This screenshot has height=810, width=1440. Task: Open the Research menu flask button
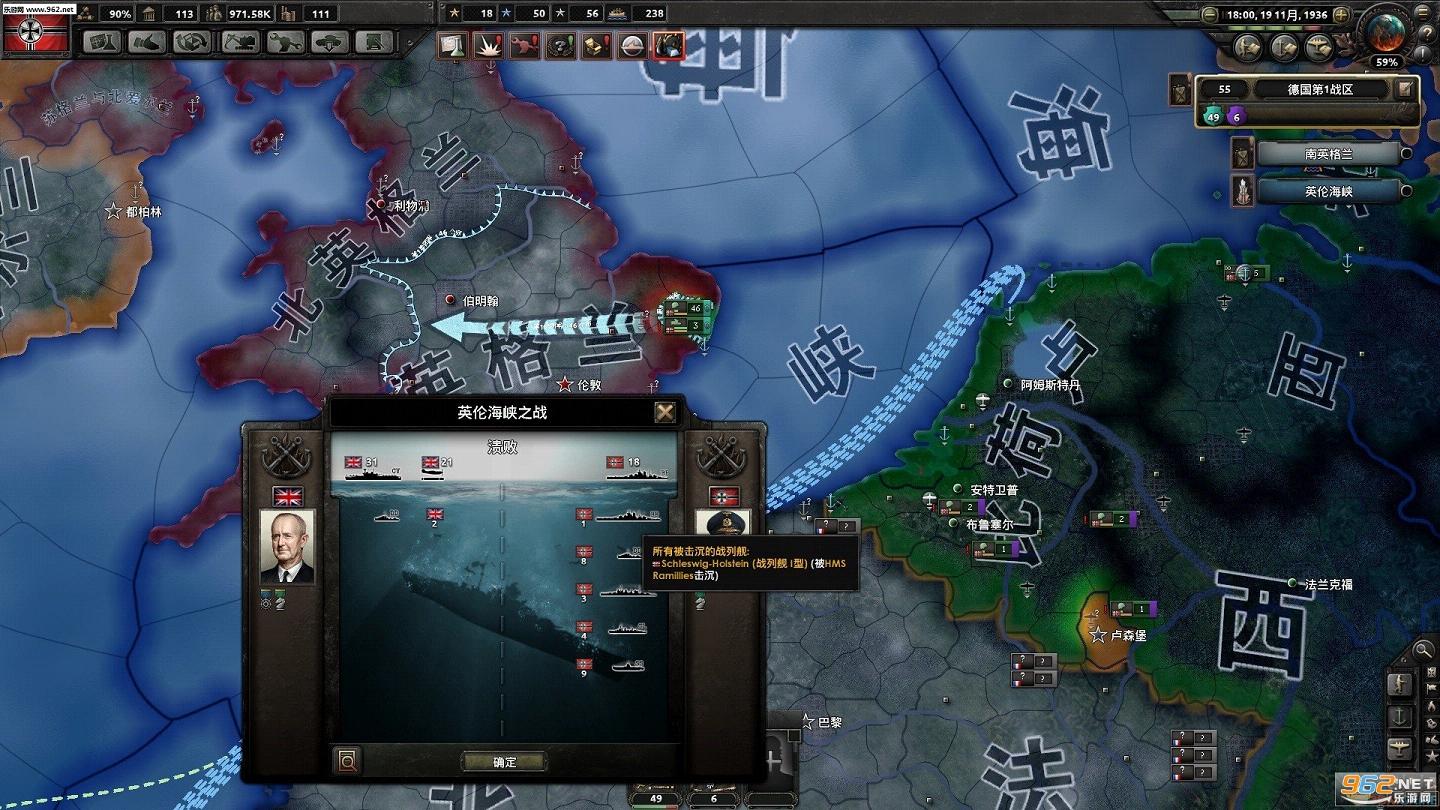(101, 42)
